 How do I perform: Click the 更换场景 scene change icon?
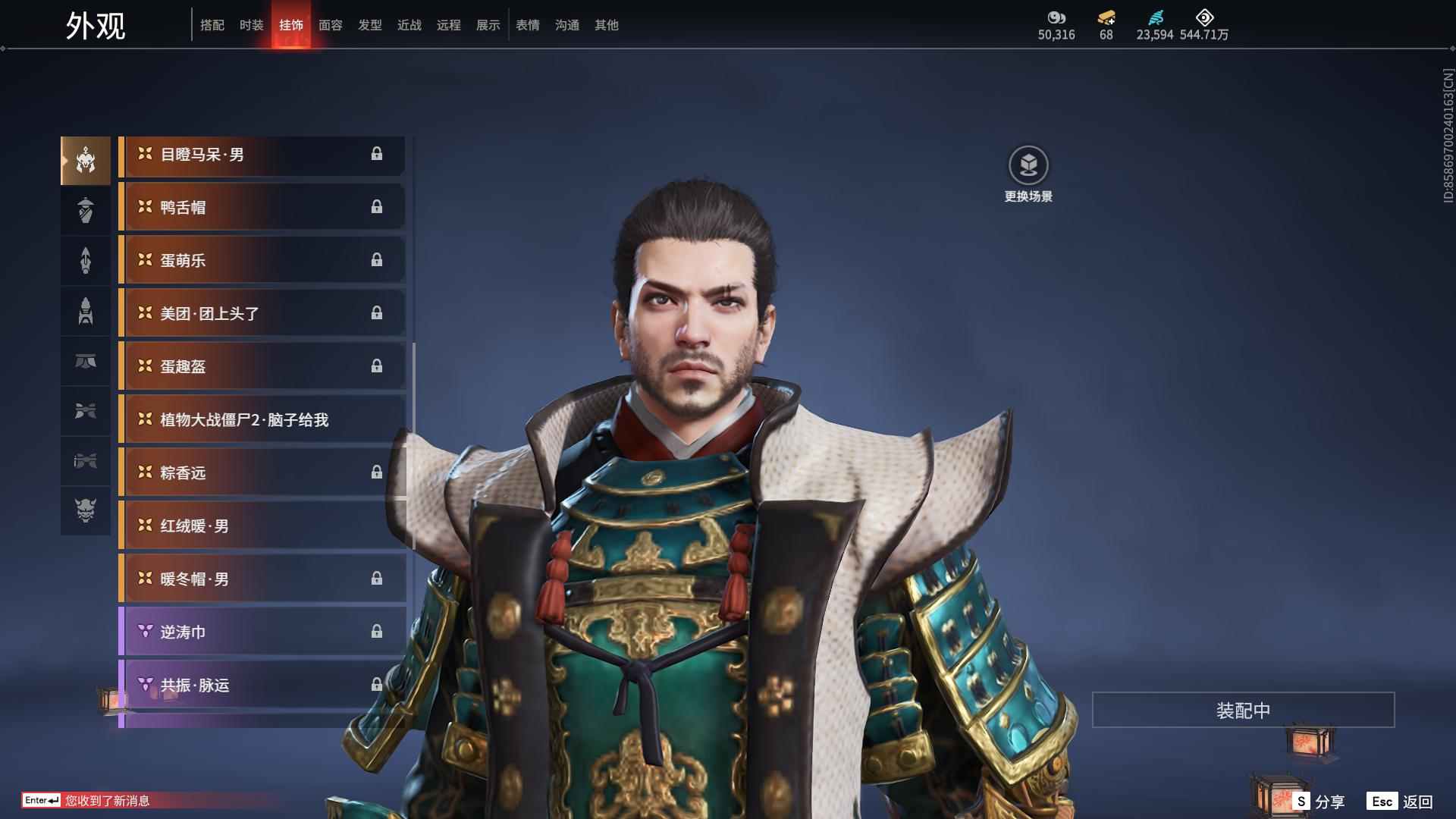click(1028, 166)
